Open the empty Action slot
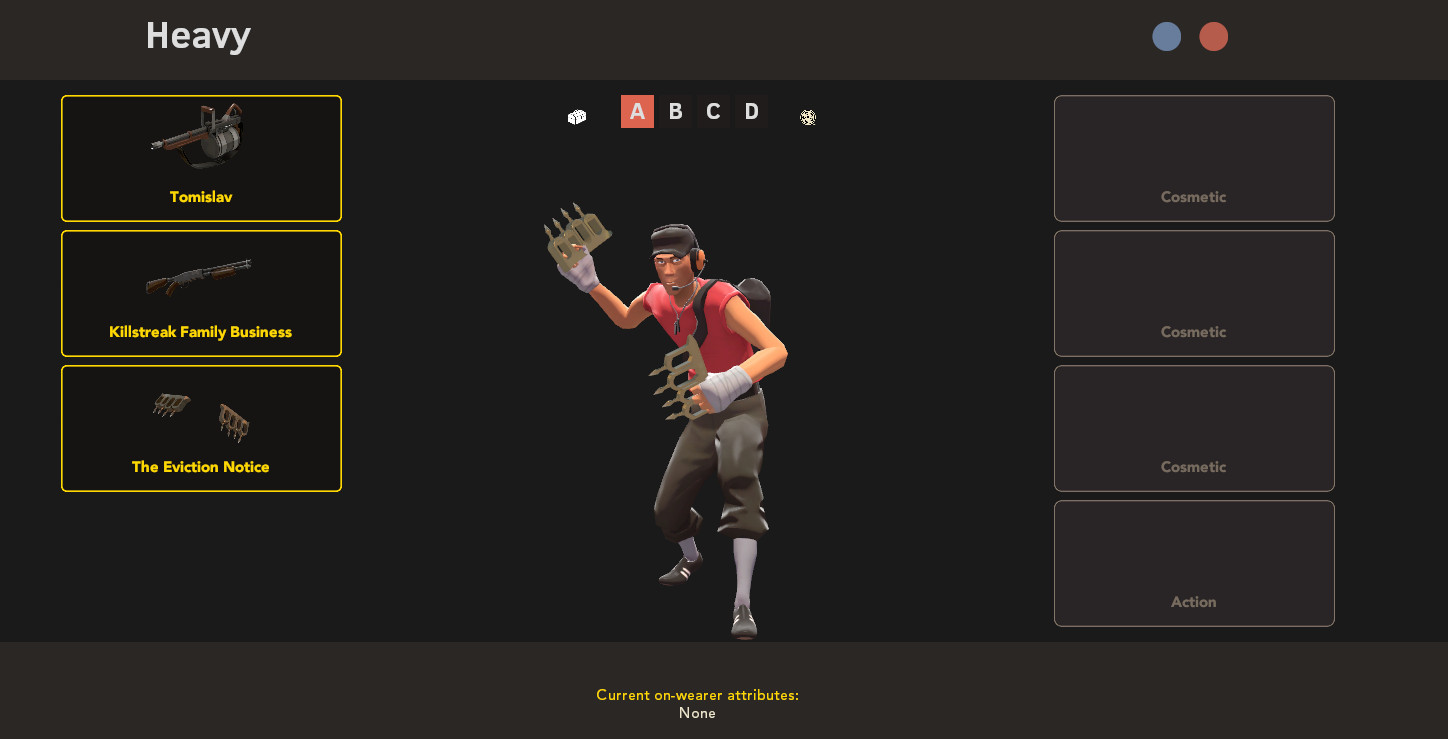This screenshot has height=739, width=1448. pos(1193,562)
